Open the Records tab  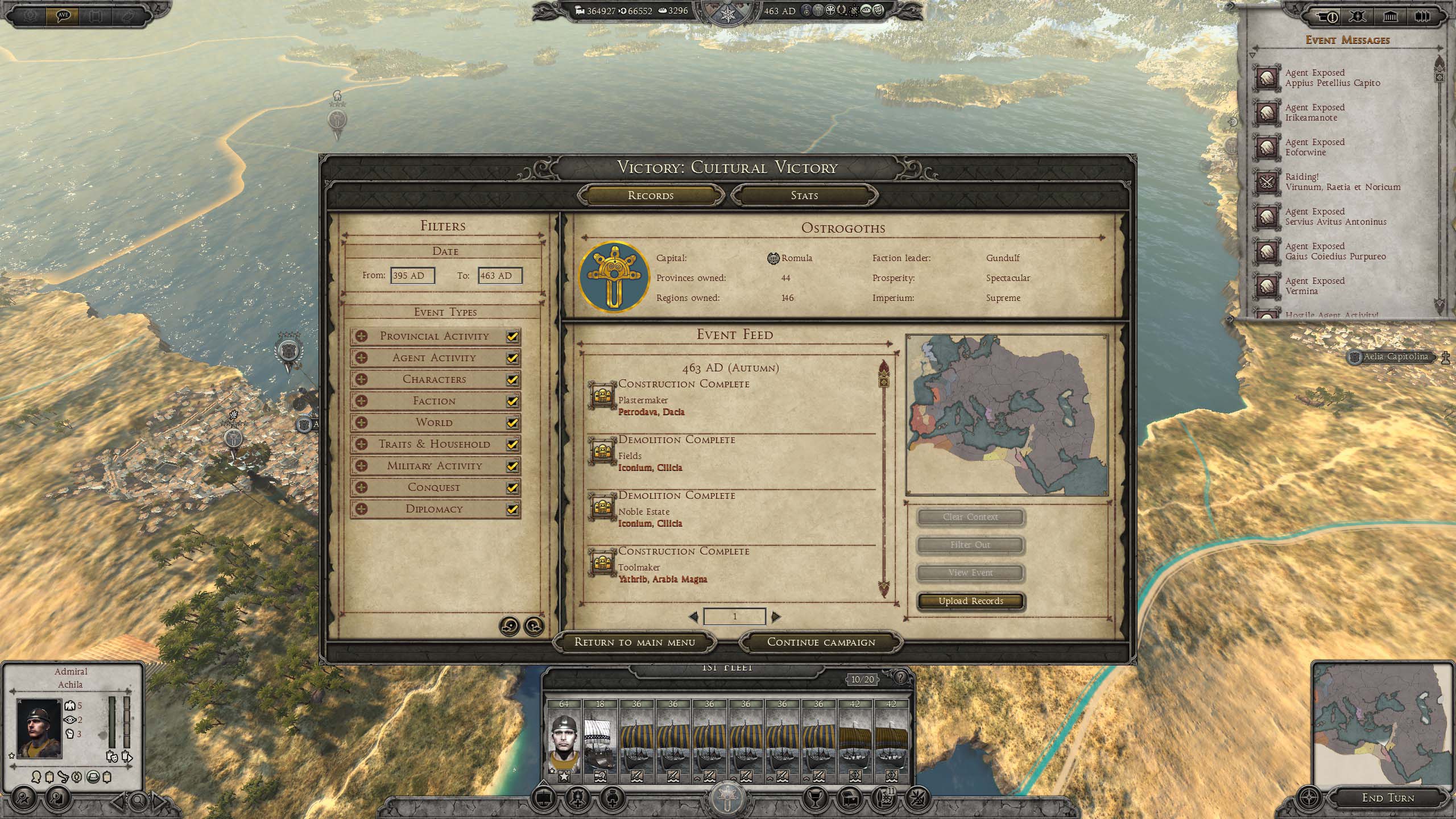point(651,196)
